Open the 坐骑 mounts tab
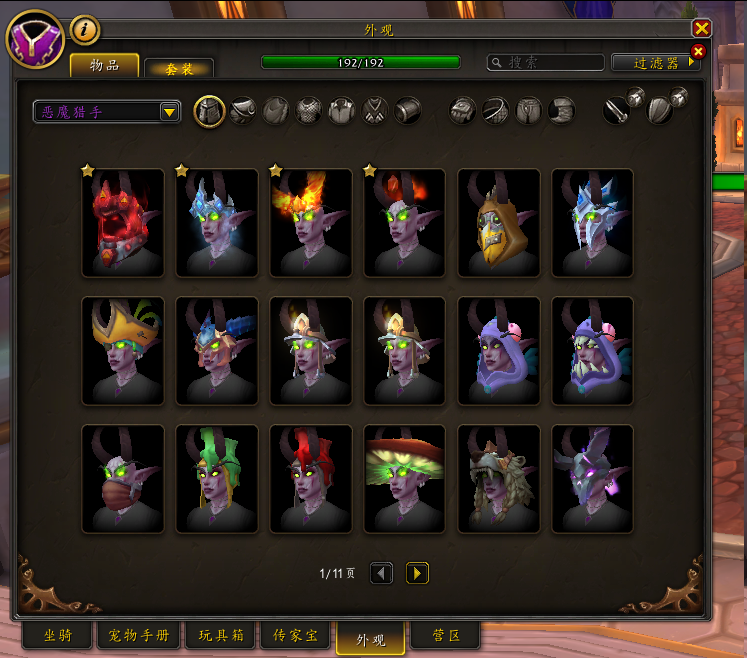 (57, 636)
